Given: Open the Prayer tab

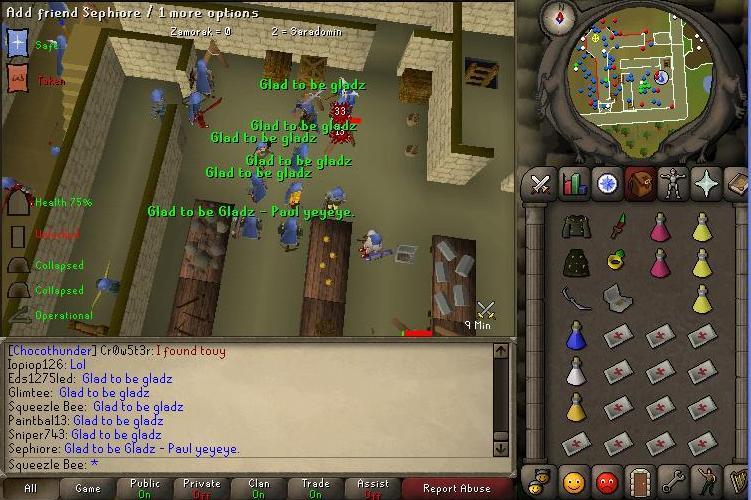Looking at the screenshot, I should coord(706,185).
